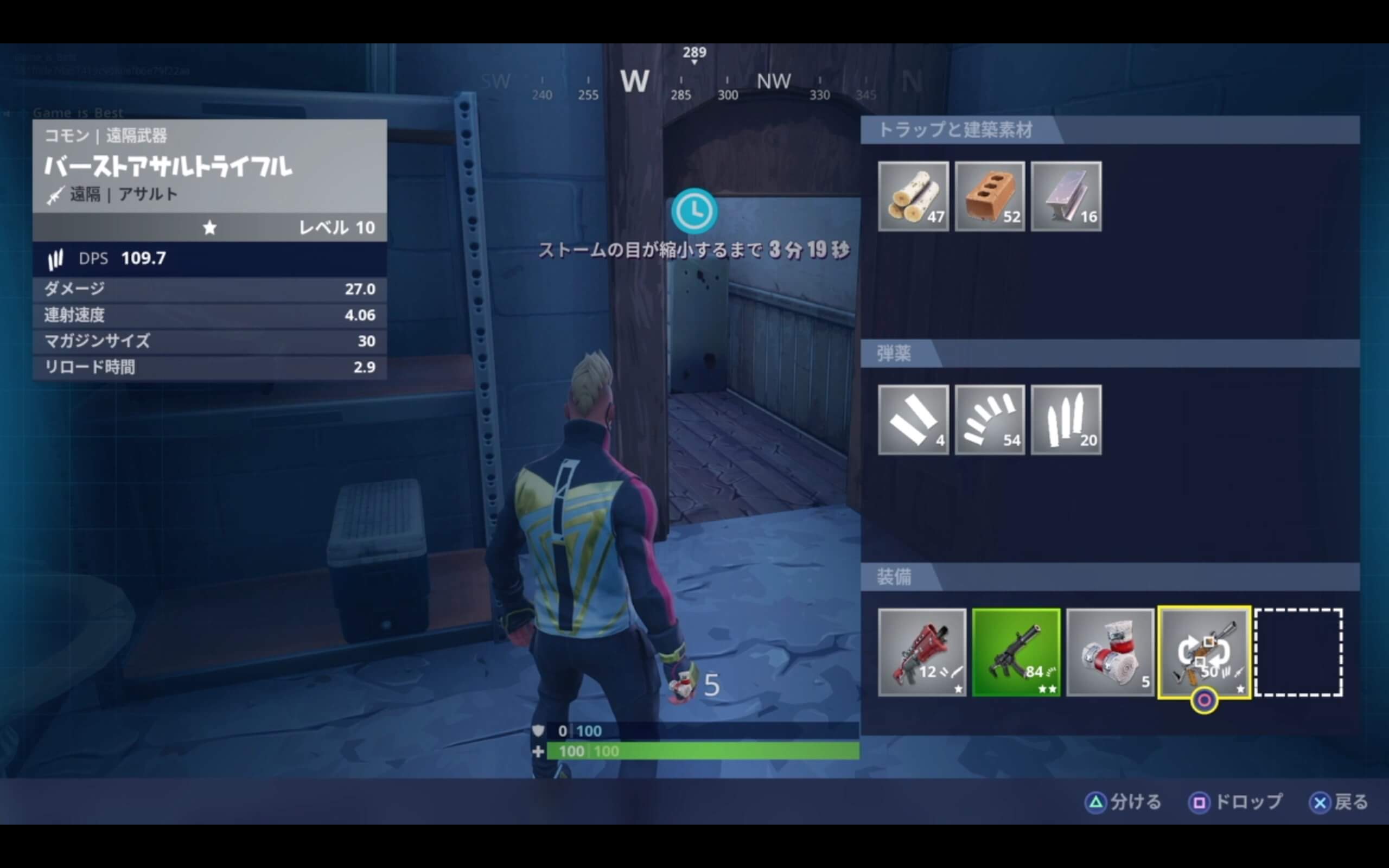Select the brick material slot

990,196
